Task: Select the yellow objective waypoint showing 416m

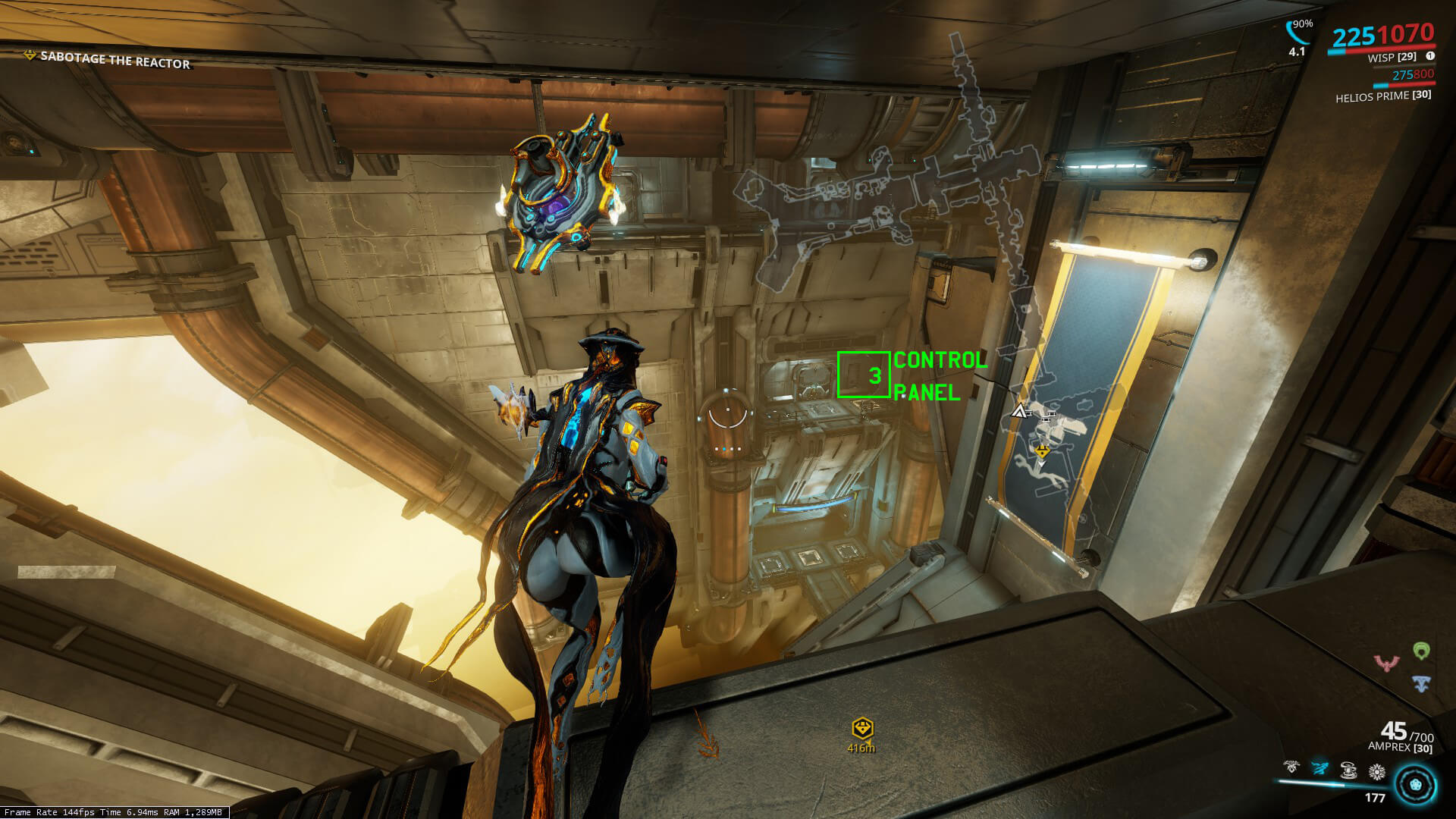Action: click(862, 730)
